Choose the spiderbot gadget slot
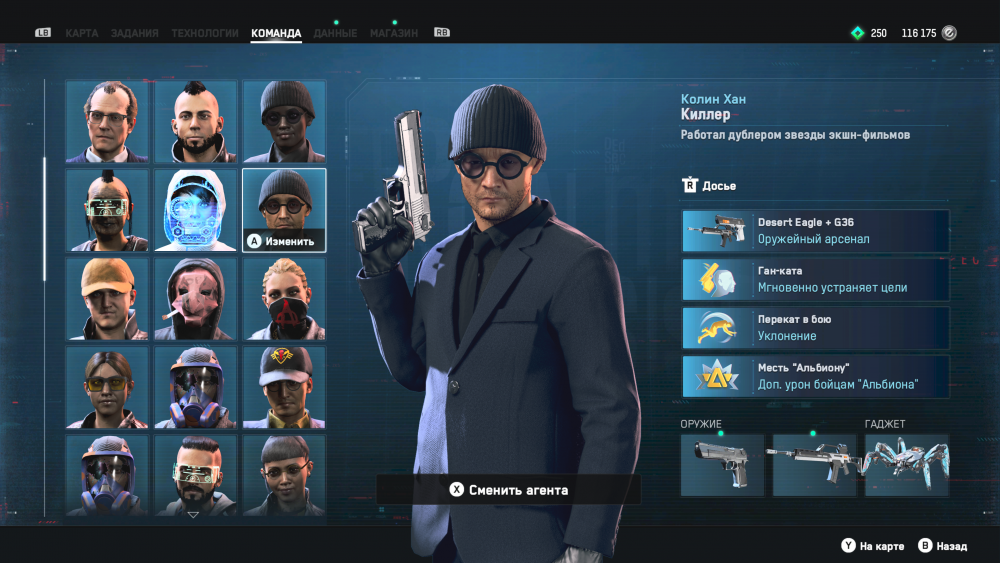The height and width of the screenshot is (563, 1000). click(906, 465)
